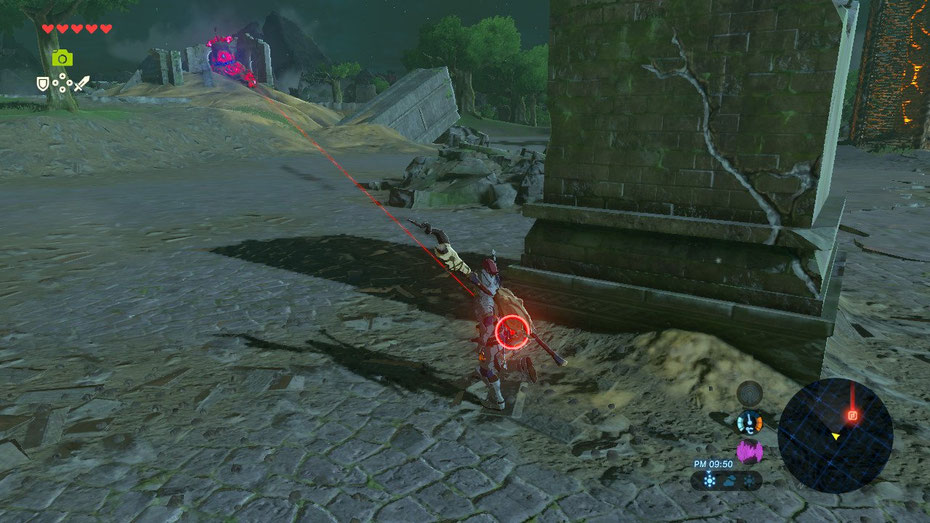This screenshot has width=930, height=523.
Task: Select the pink noise meter icon
Action: 749,451
